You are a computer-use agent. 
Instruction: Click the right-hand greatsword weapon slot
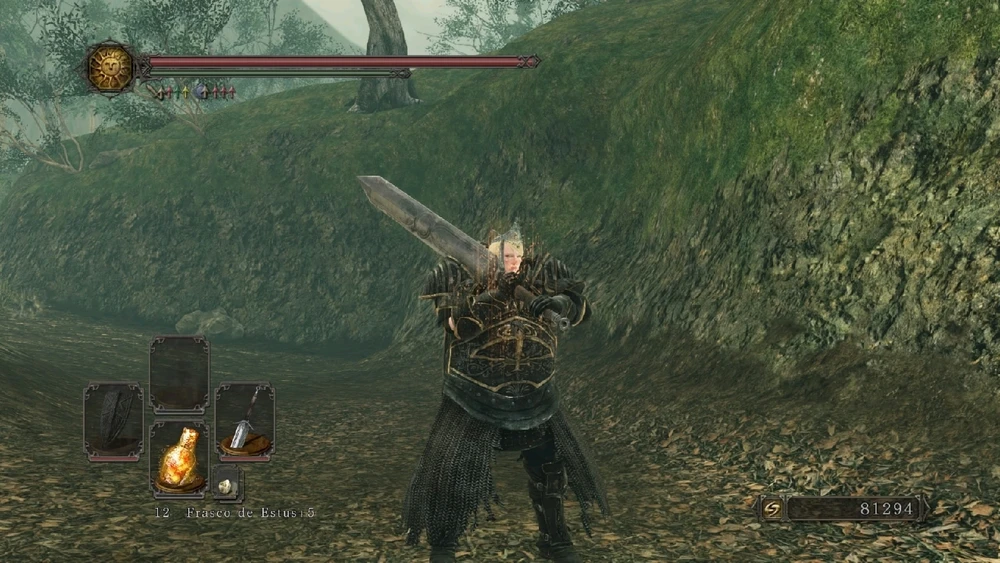[244, 422]
